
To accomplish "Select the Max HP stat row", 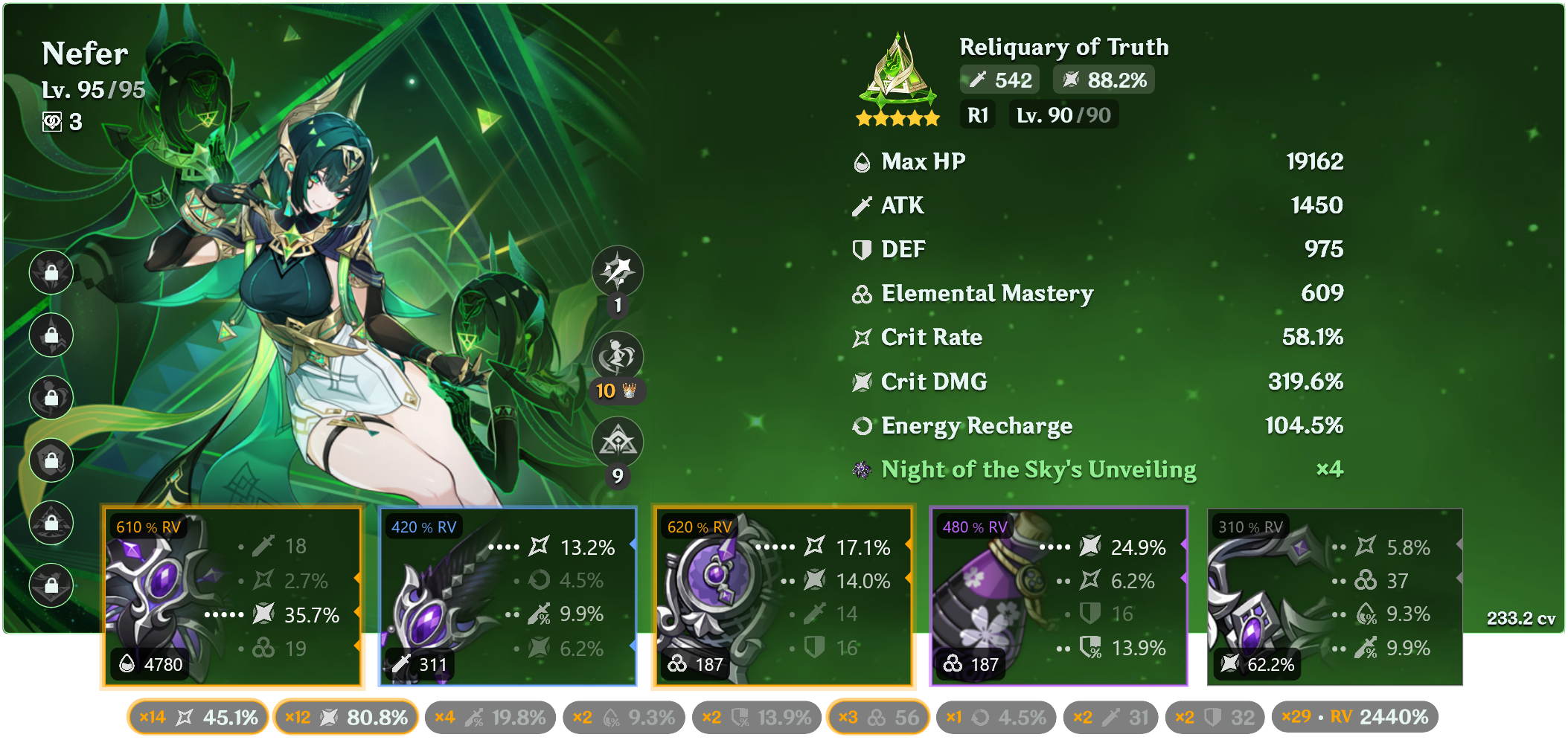I will pyautogui.click(x=1098, y=161).
